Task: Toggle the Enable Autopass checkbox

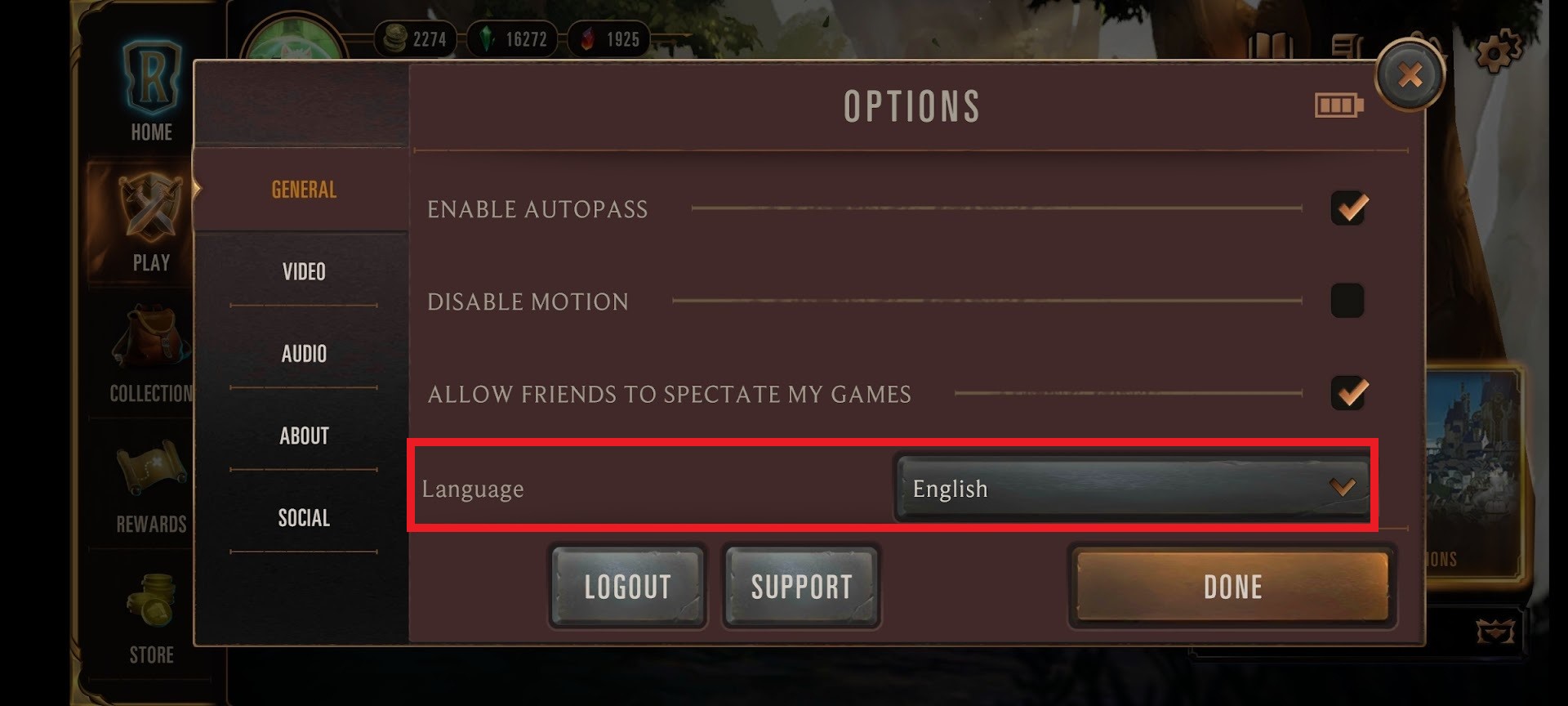Action: coord(1348,208)
